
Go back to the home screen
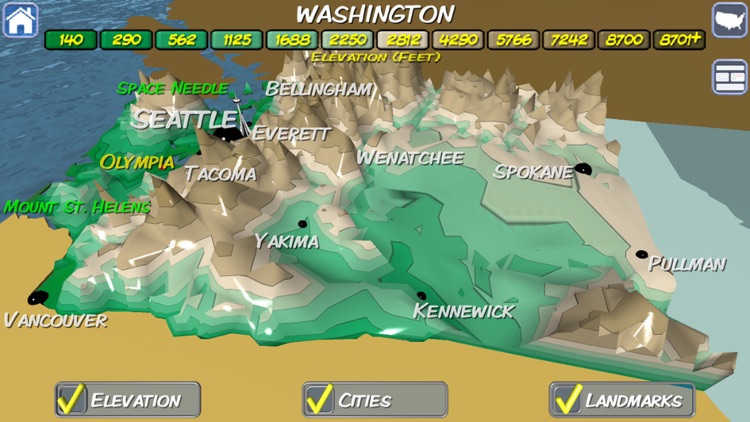tap(20, 19)
